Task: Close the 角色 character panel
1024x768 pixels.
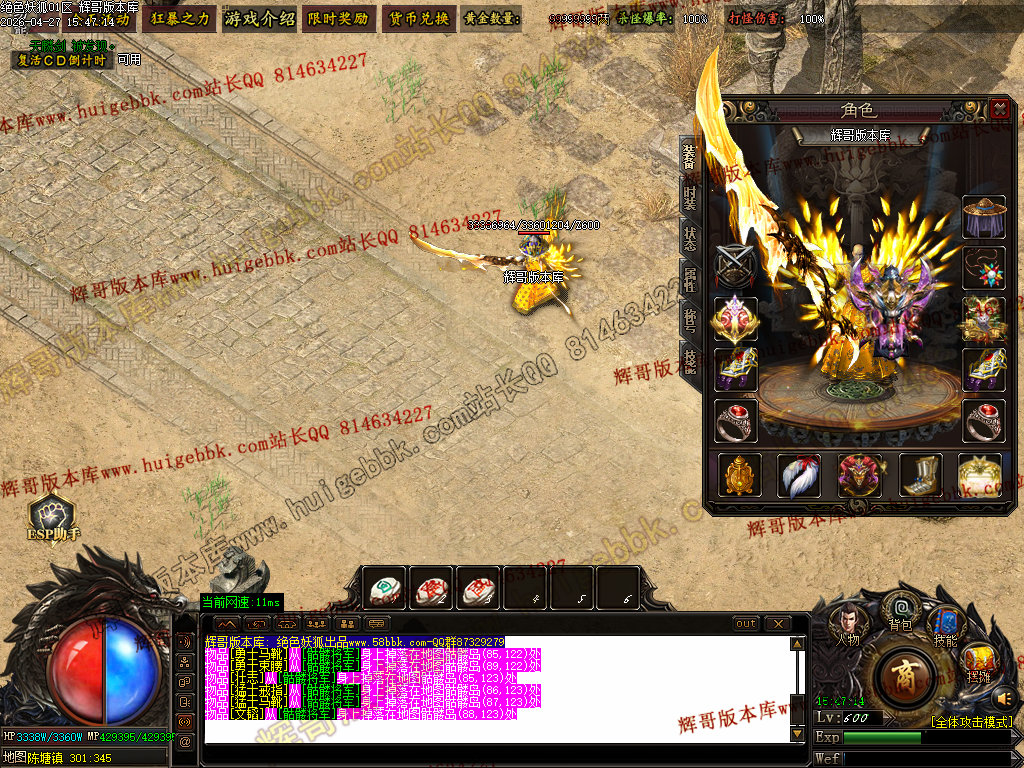Action: click(x=999, y=109)
